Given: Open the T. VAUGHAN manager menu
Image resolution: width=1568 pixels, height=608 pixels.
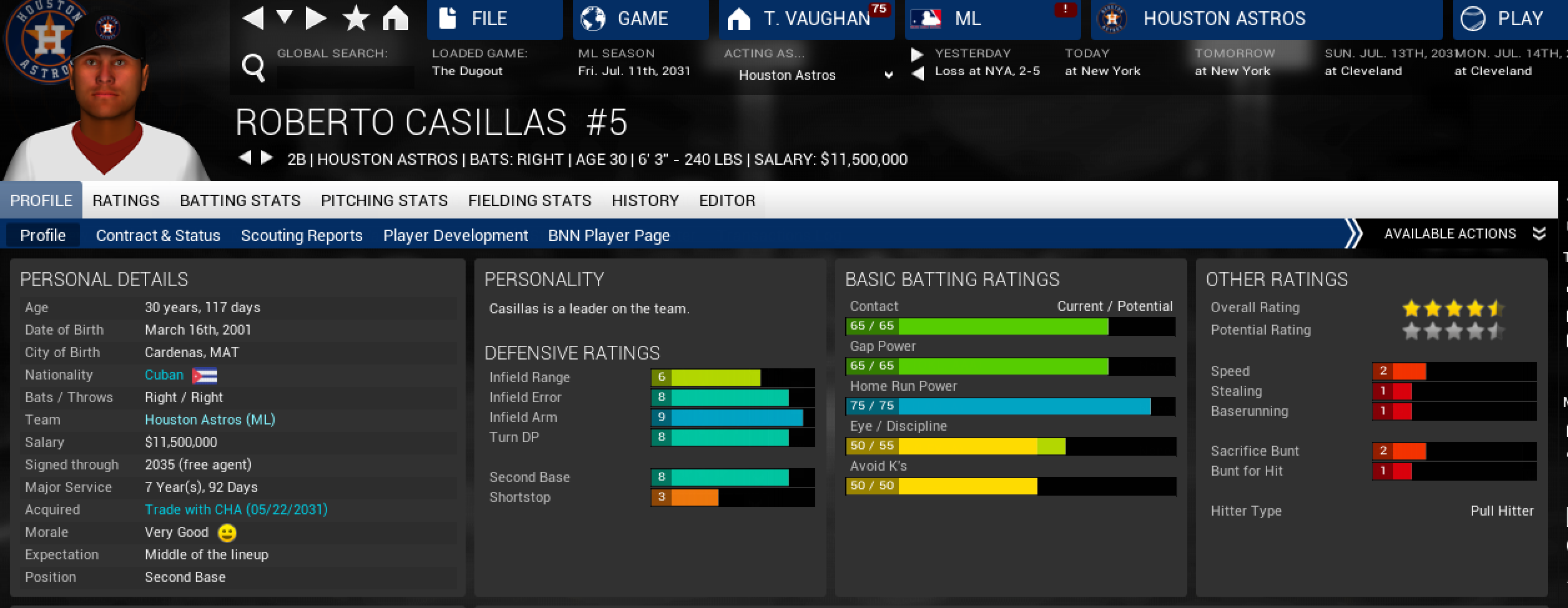Looking at the screenshot, I should click(806, 19).
